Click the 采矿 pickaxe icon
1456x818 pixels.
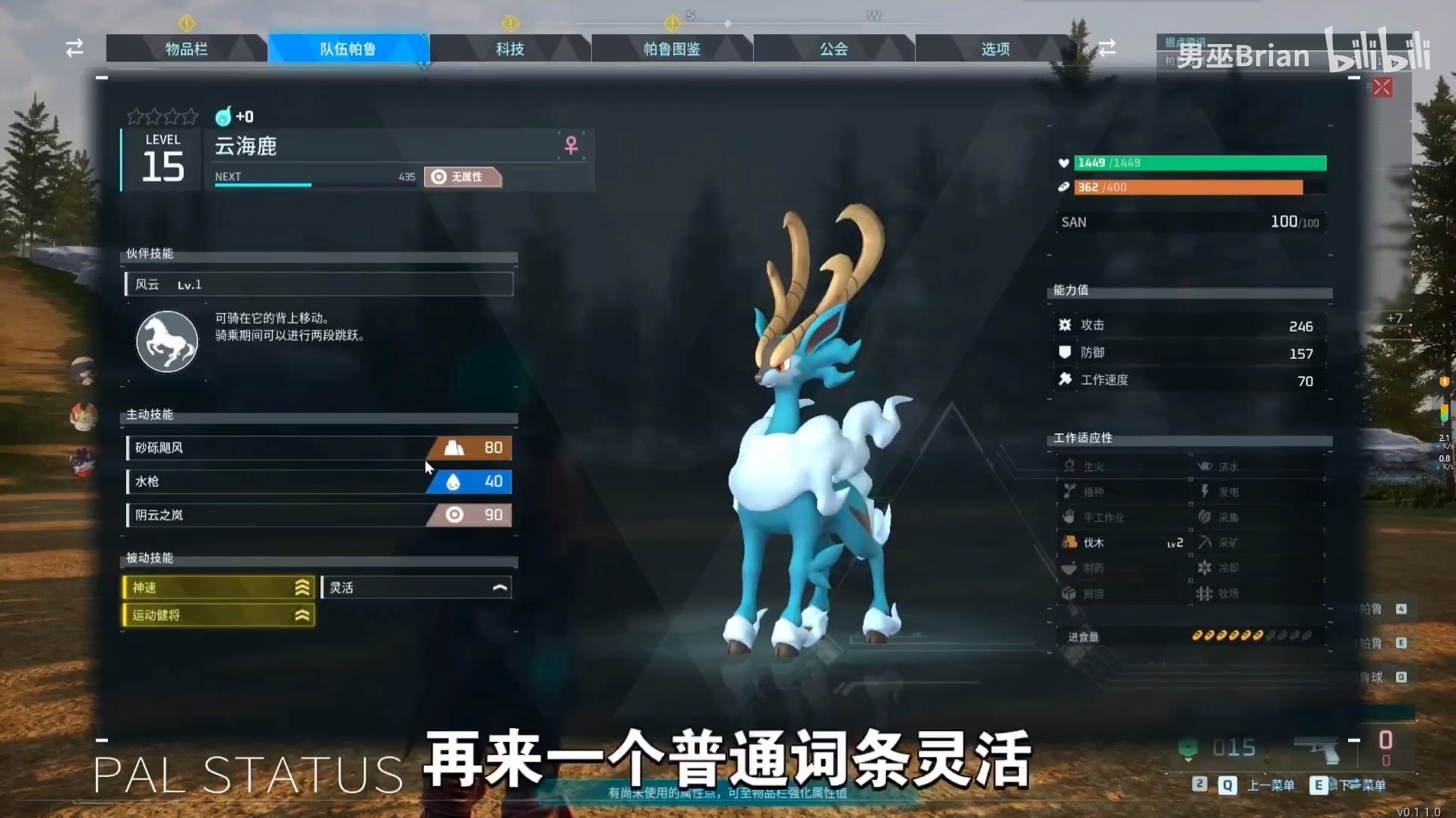1206,542
